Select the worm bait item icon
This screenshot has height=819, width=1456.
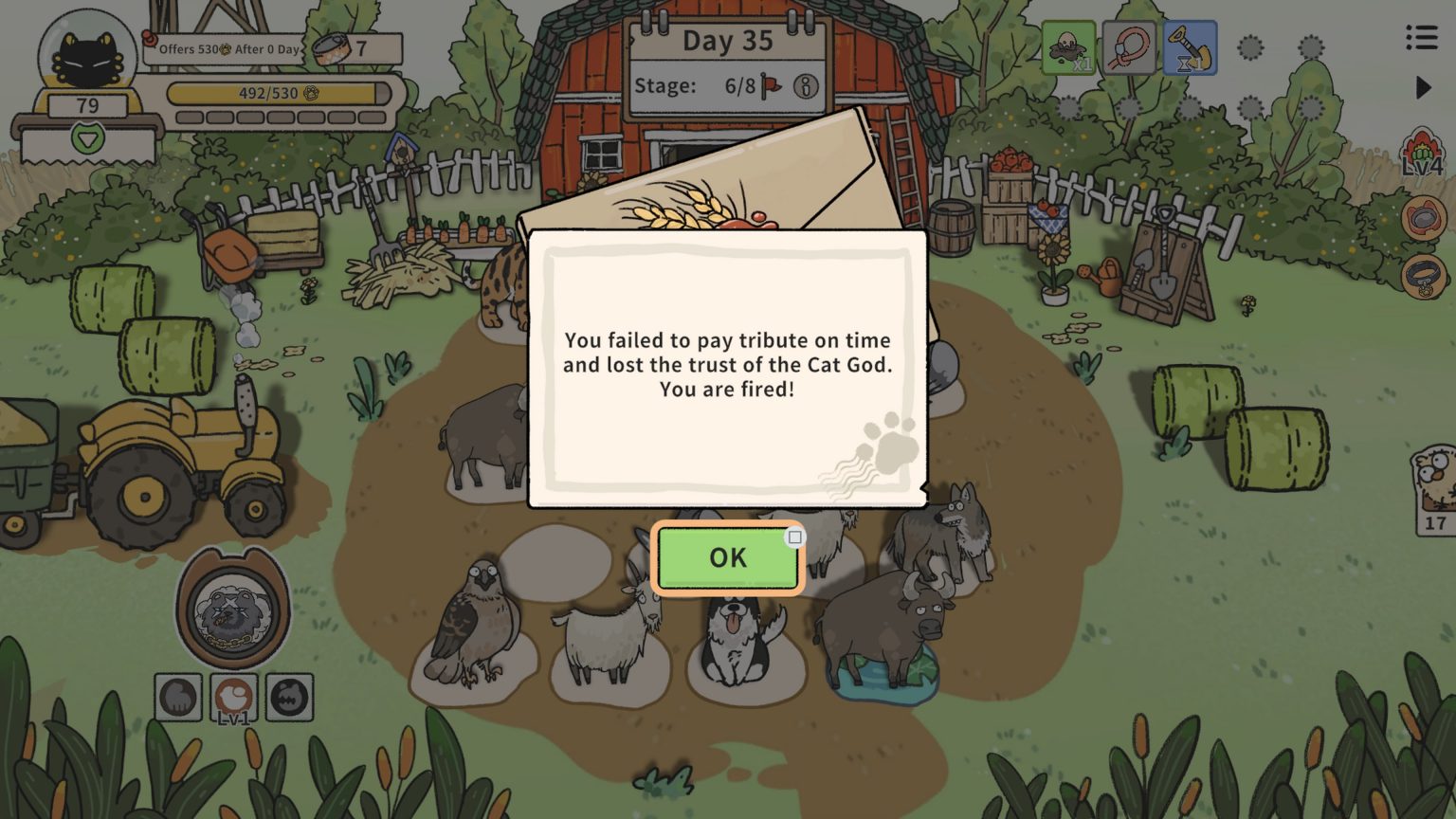tap(1131, 48)
